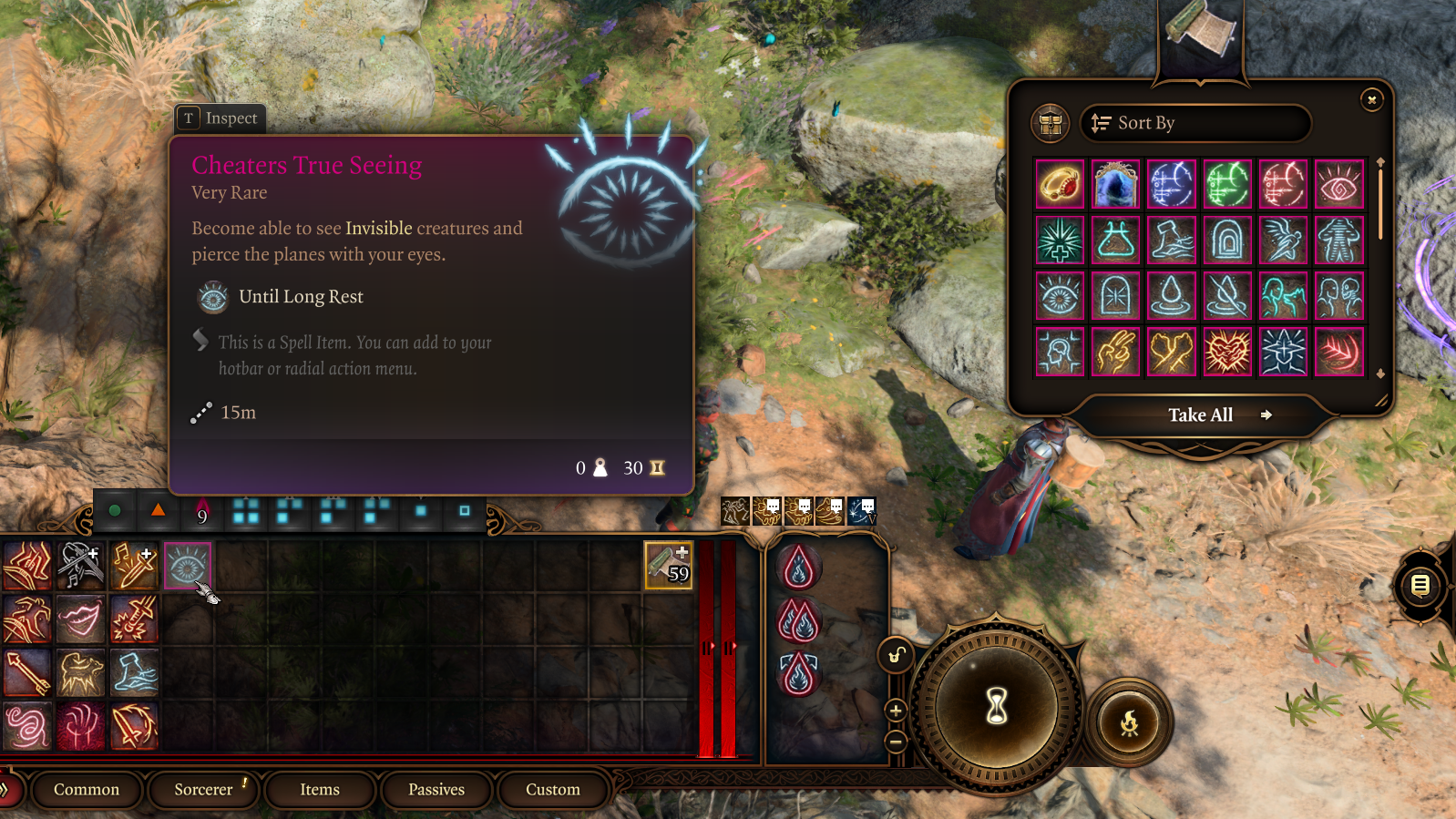Activate Cheaters True Seeing on the hotbar
The height and width of the screenshot is (819, 1456).
click(188, 567)
